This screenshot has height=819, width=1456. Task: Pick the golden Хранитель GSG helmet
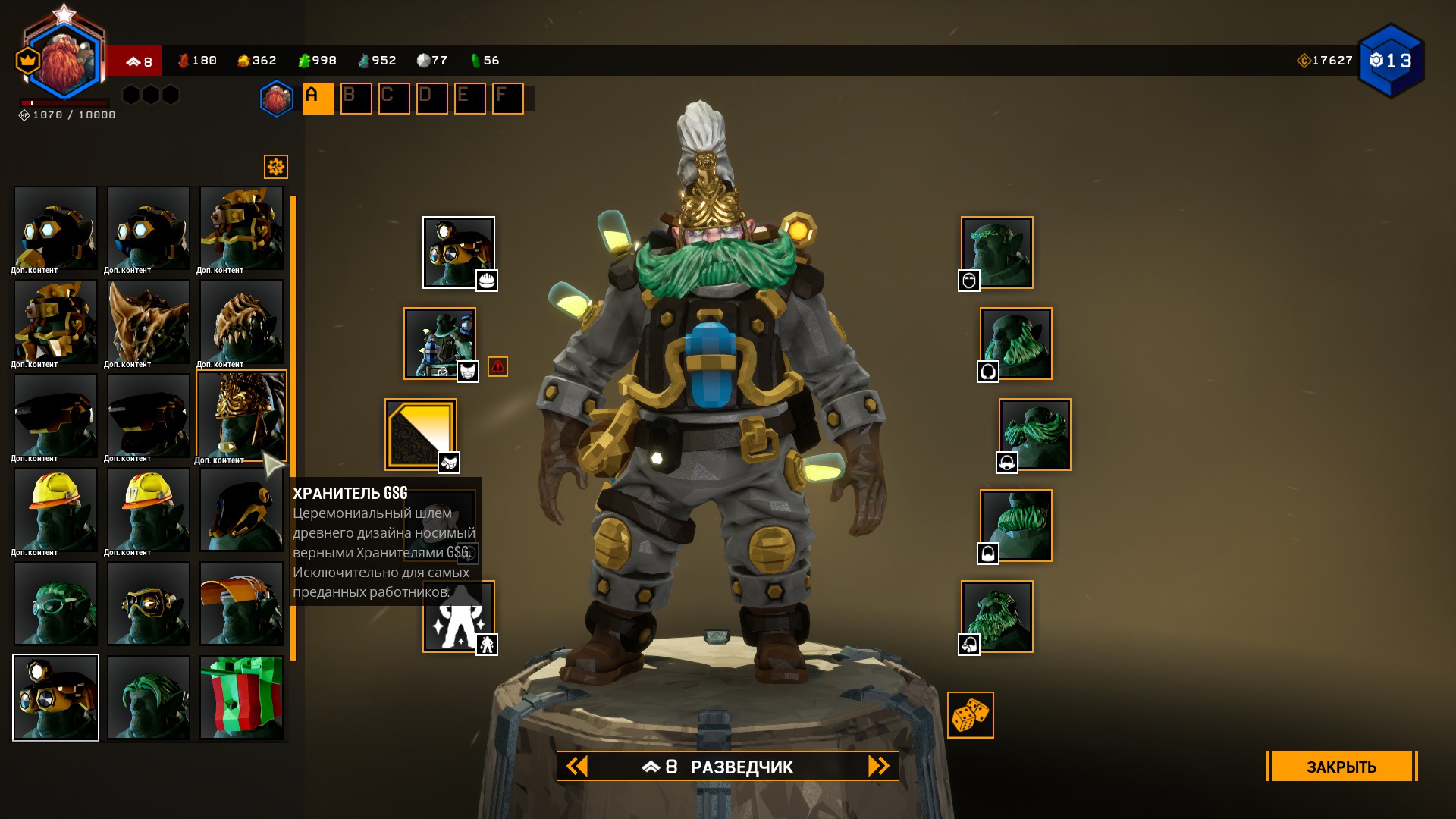241,416
